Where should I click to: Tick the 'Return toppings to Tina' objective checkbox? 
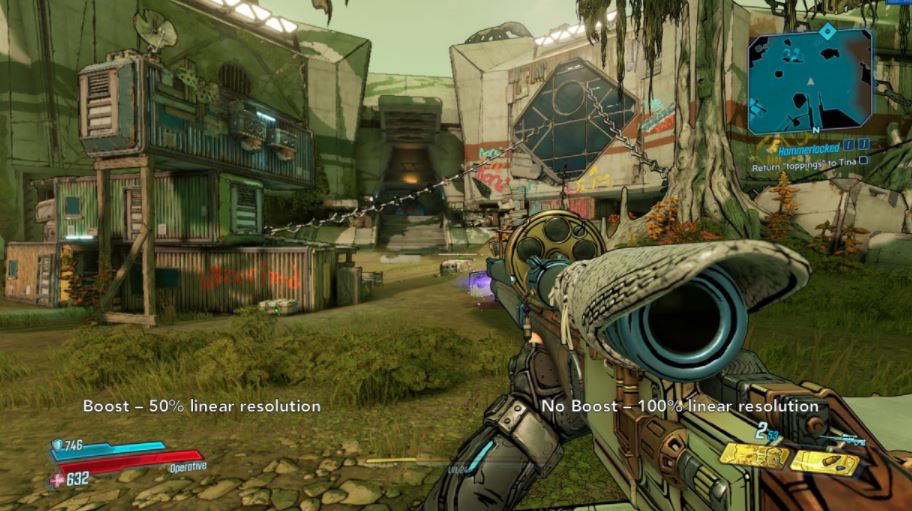(x=863, y=160)
